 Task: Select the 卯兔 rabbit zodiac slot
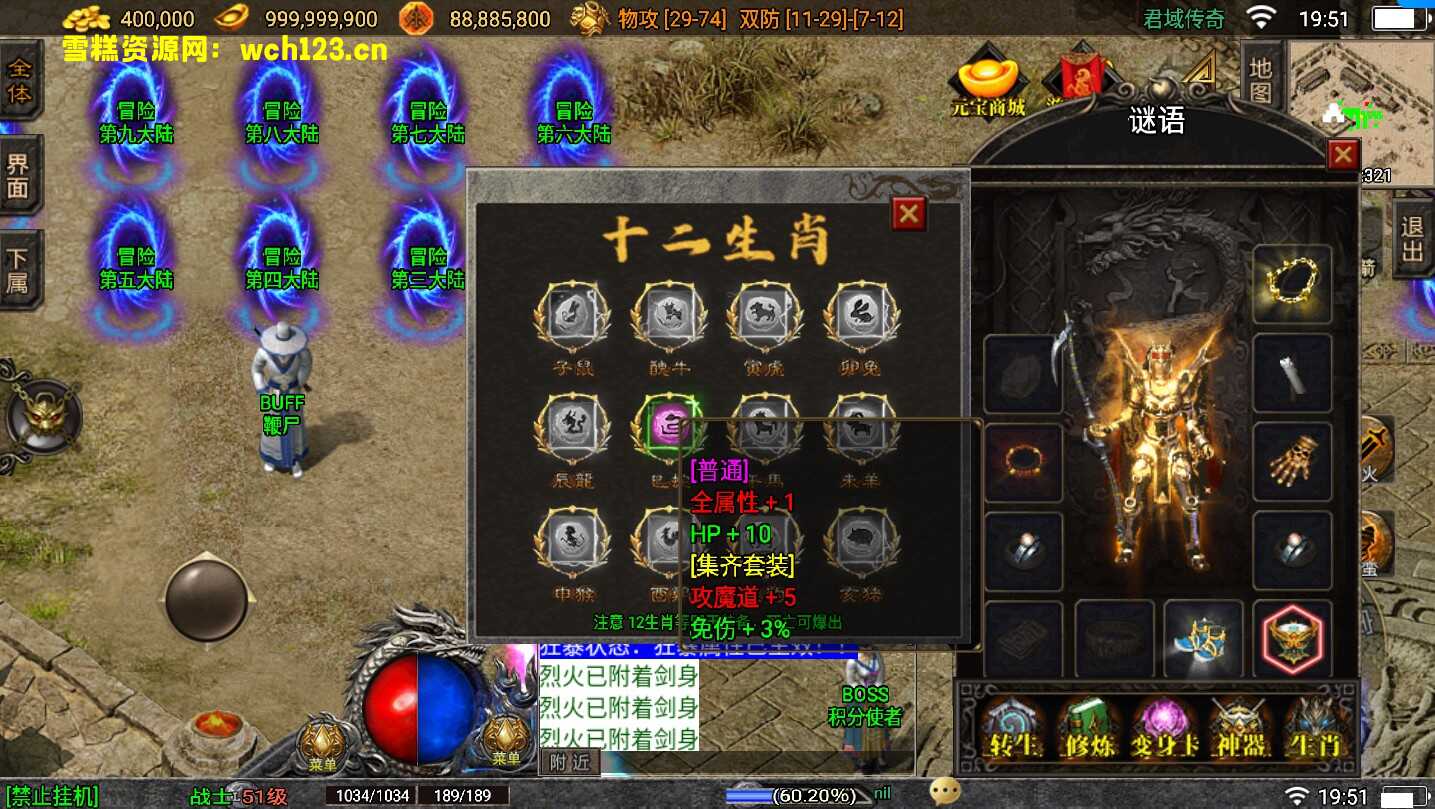tap(861, 319)
